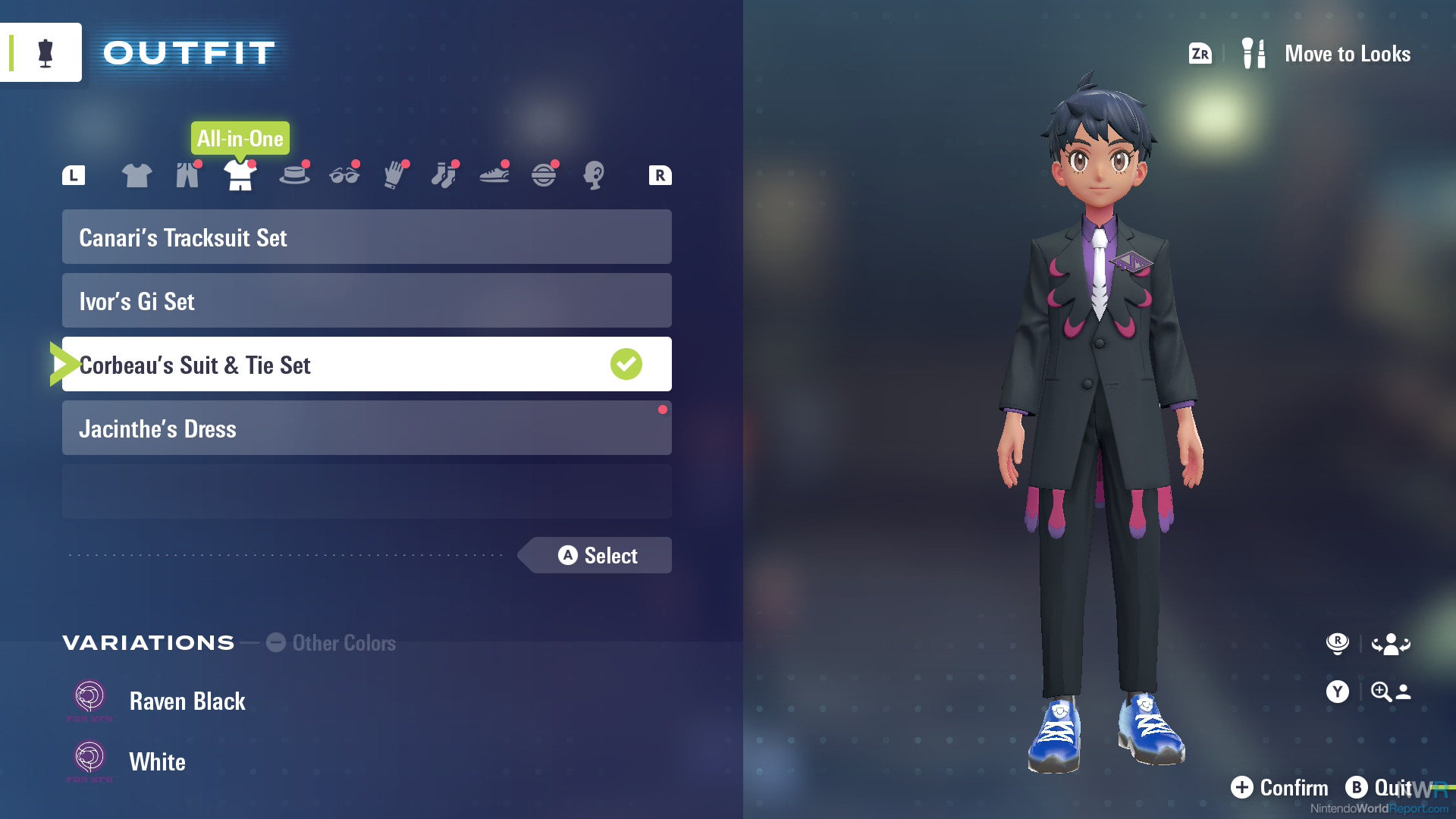This screenshot has width=1456, height=819.
Task: Switch to the socks category
Action: [x=444, y=175]
